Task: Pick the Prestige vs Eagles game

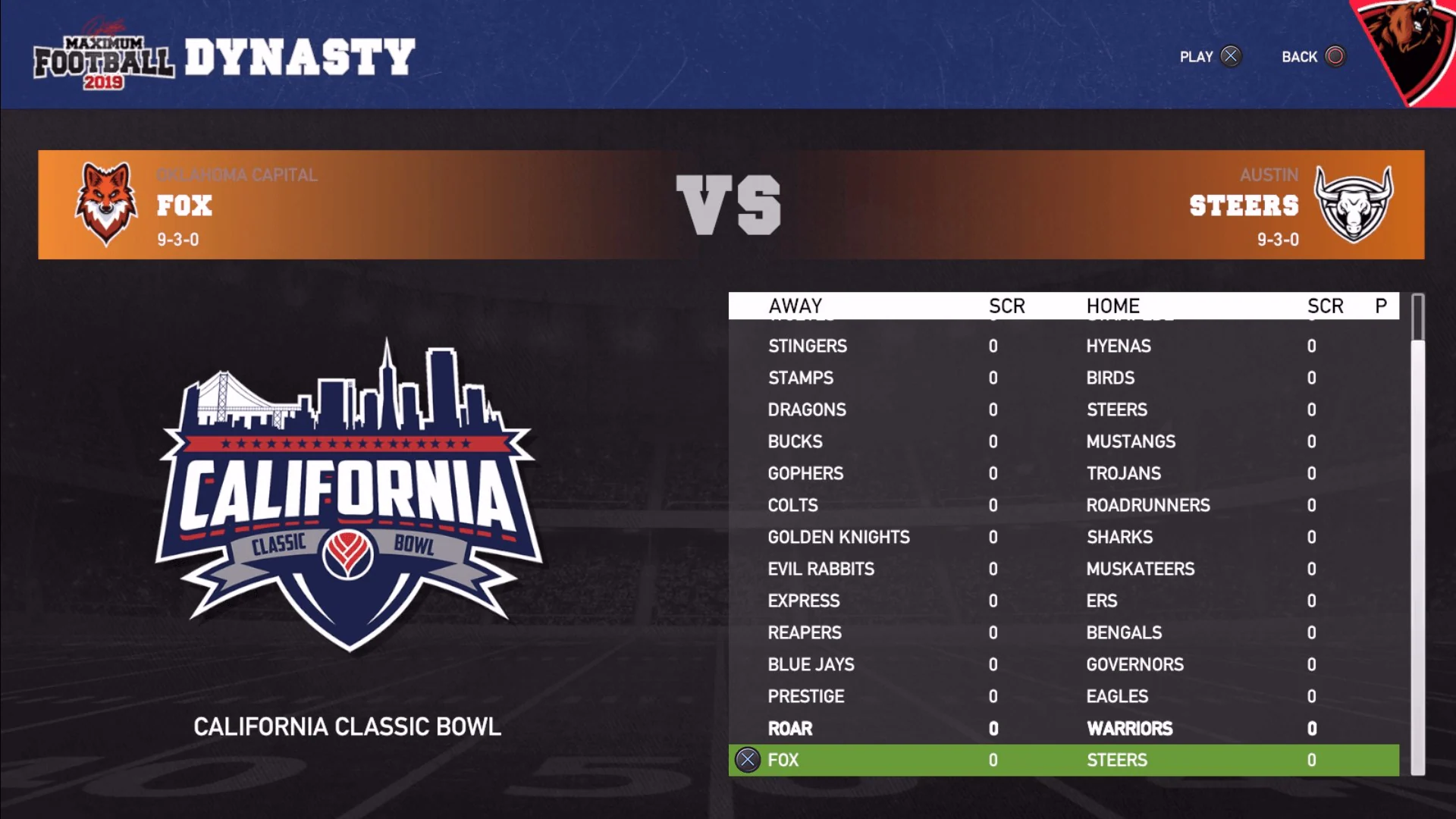Action: pyautogui.click(x=1062, y=696)
